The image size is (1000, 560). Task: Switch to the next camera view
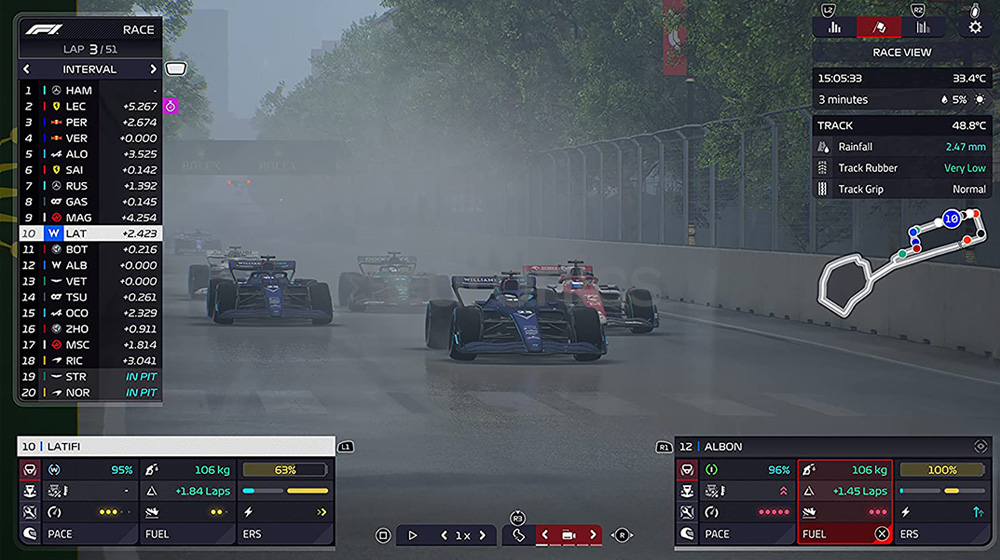tap(593, 535)
